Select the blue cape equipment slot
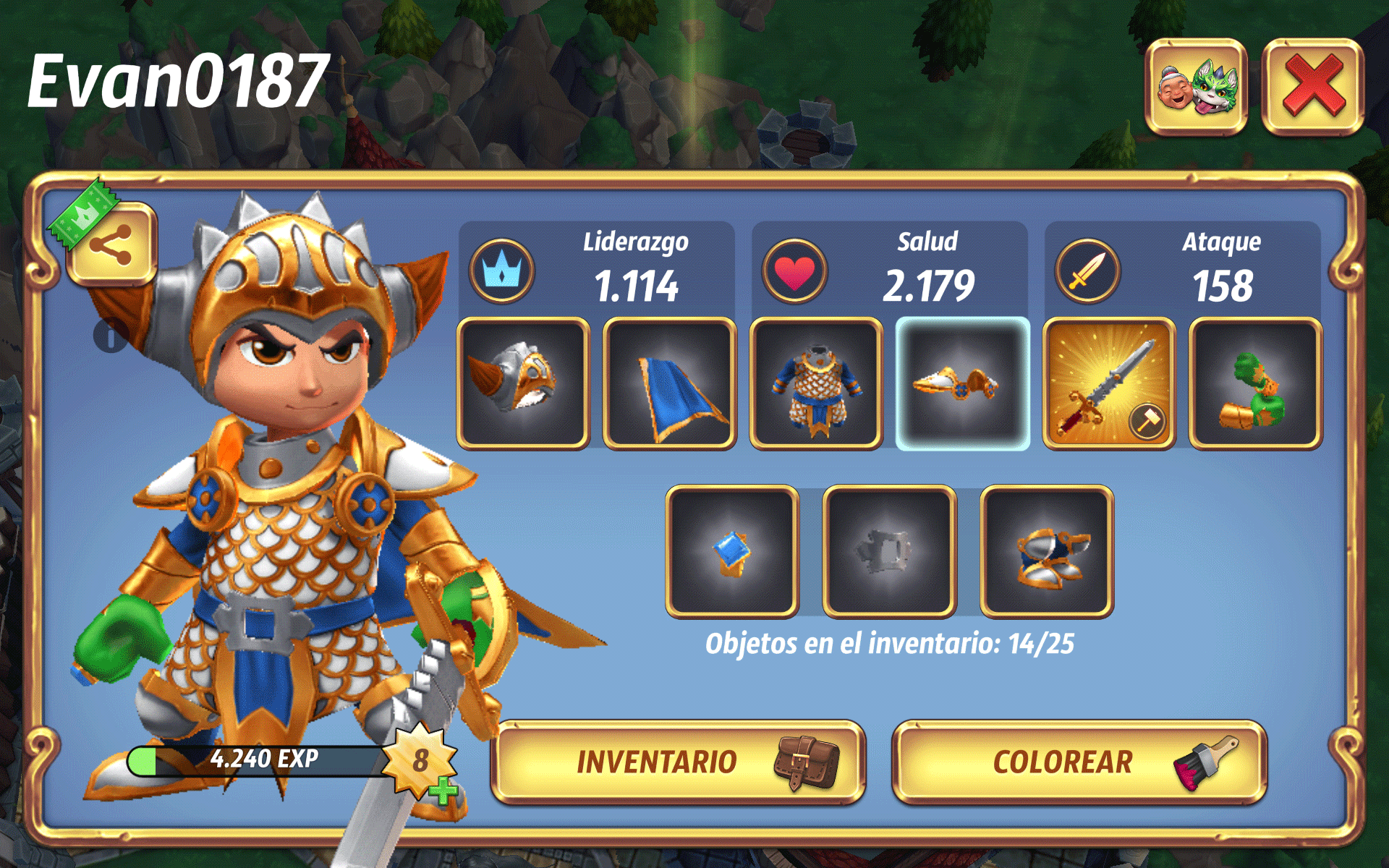 click(x=669, y=383)
